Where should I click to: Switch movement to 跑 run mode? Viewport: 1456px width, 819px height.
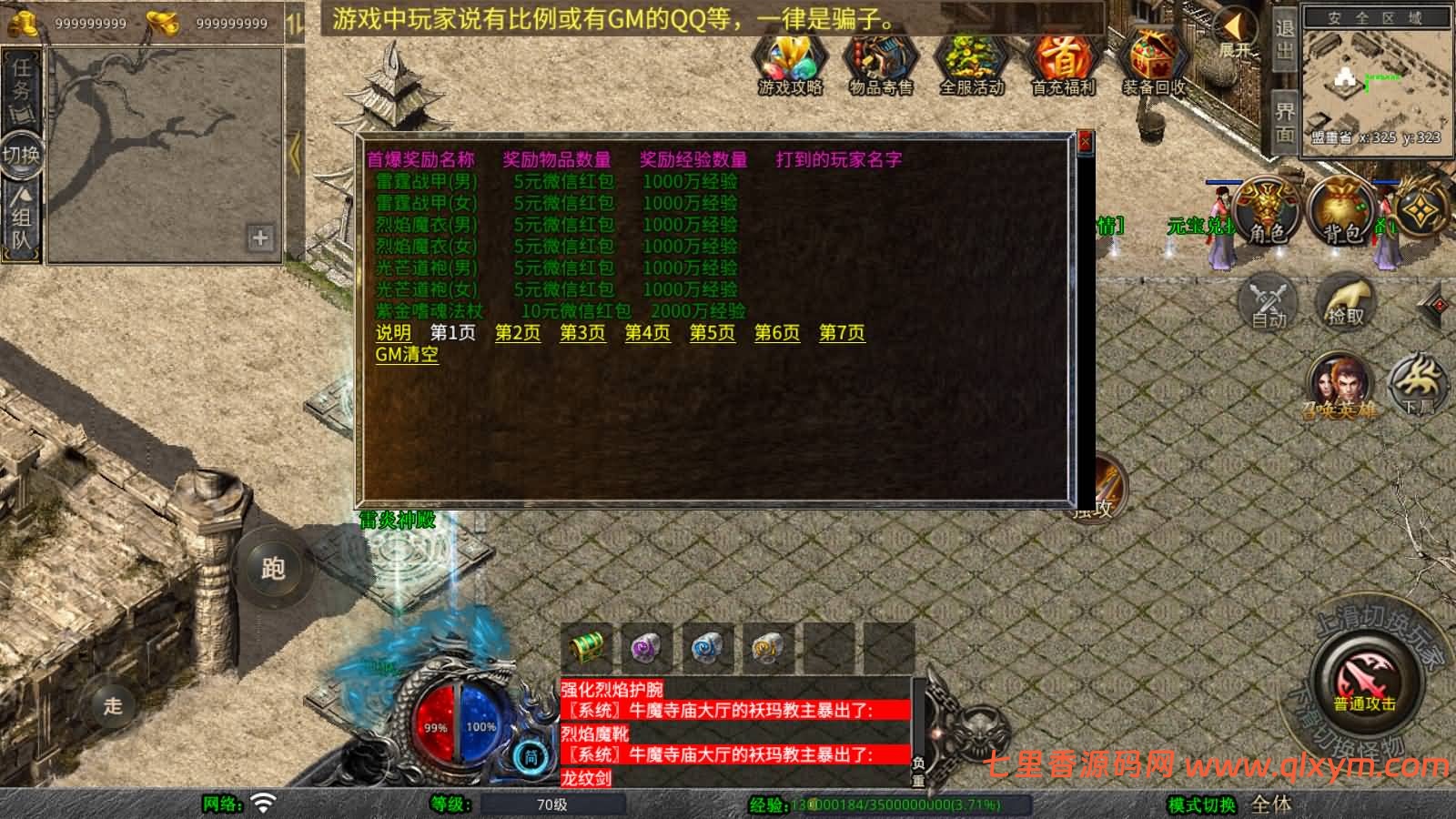[x=272, y=567]
